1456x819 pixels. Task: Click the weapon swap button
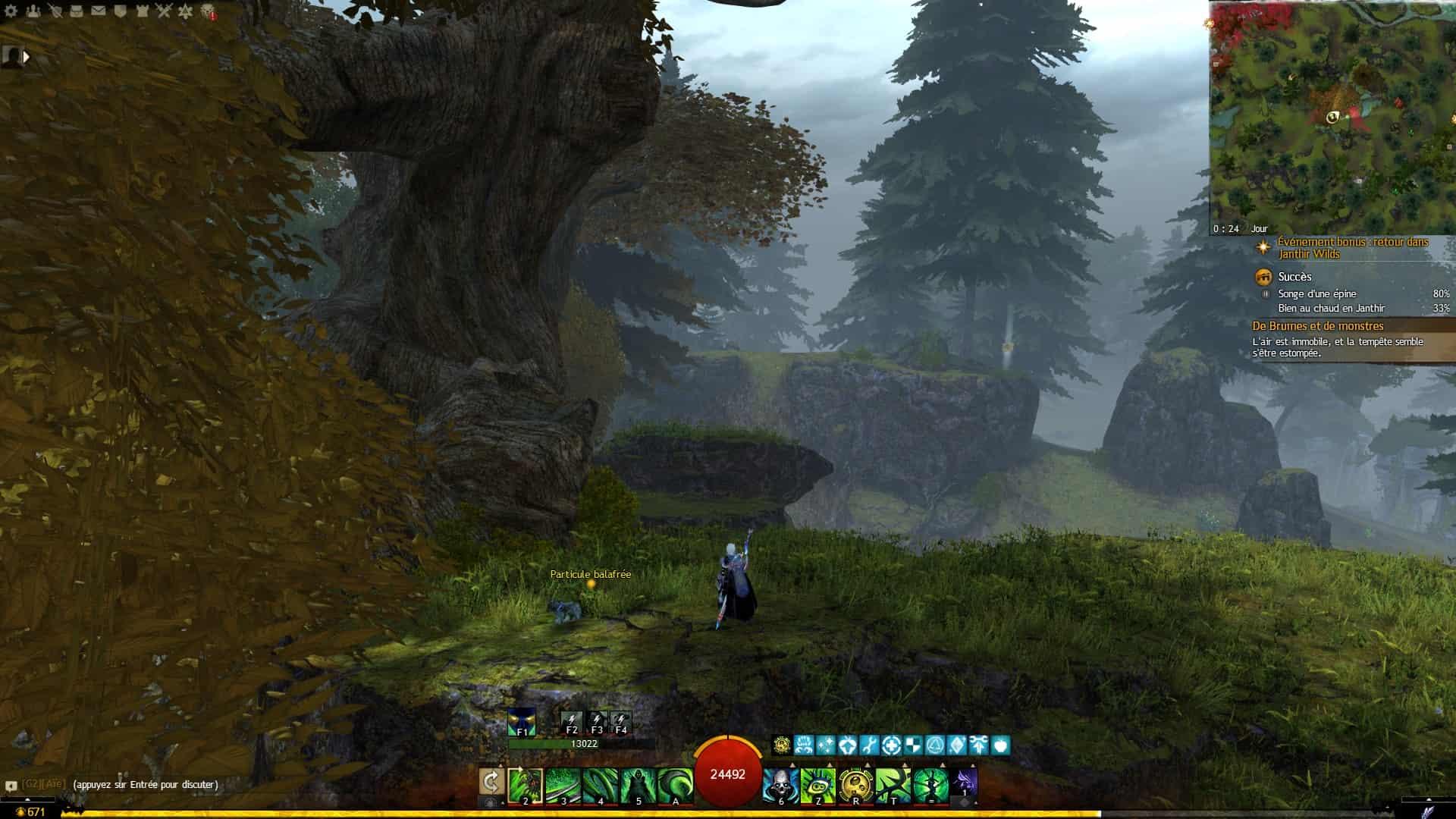tap(491, 782)
